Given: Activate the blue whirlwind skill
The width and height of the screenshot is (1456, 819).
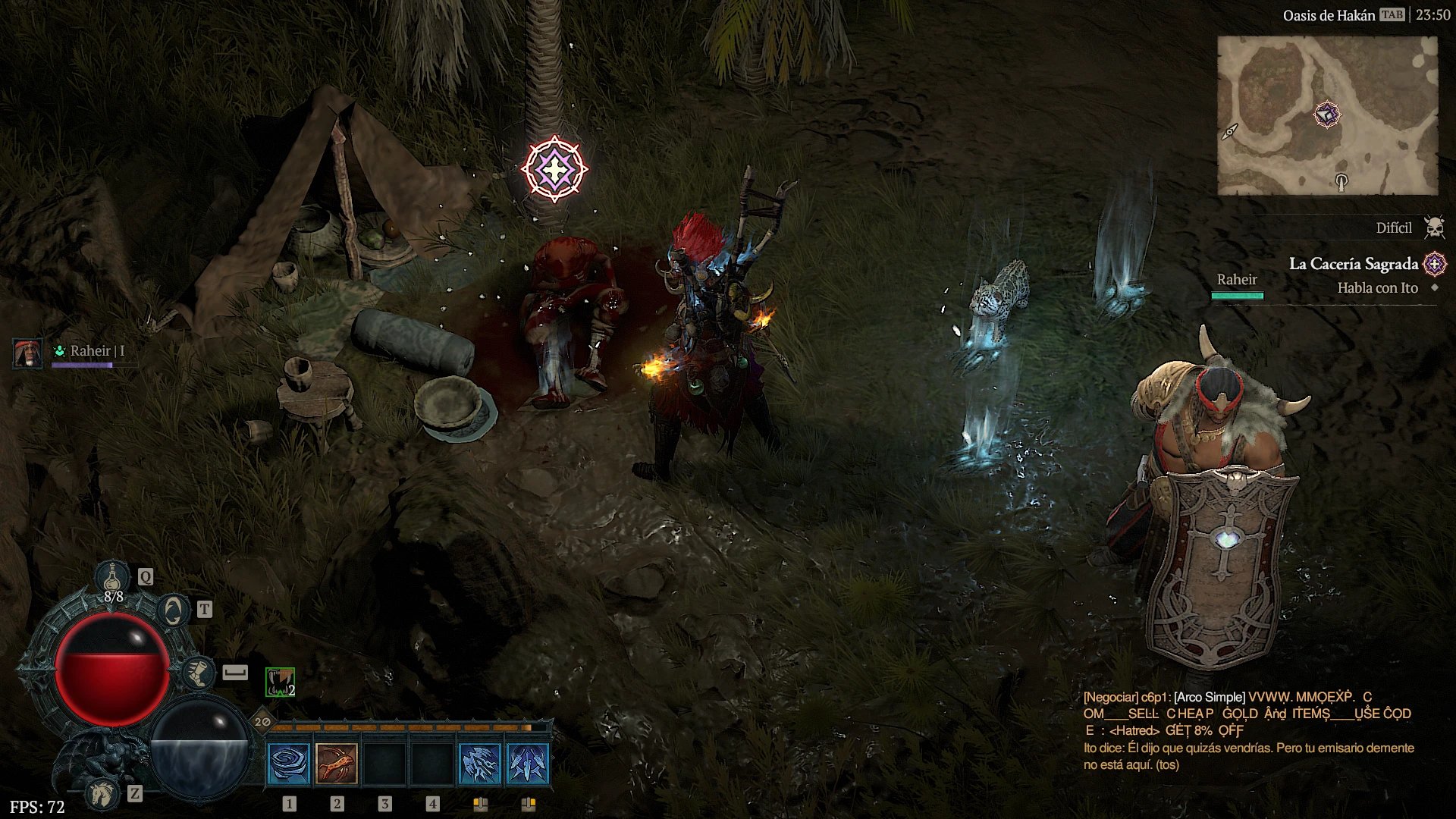Looking at the screenshot, I should [289, 764].
